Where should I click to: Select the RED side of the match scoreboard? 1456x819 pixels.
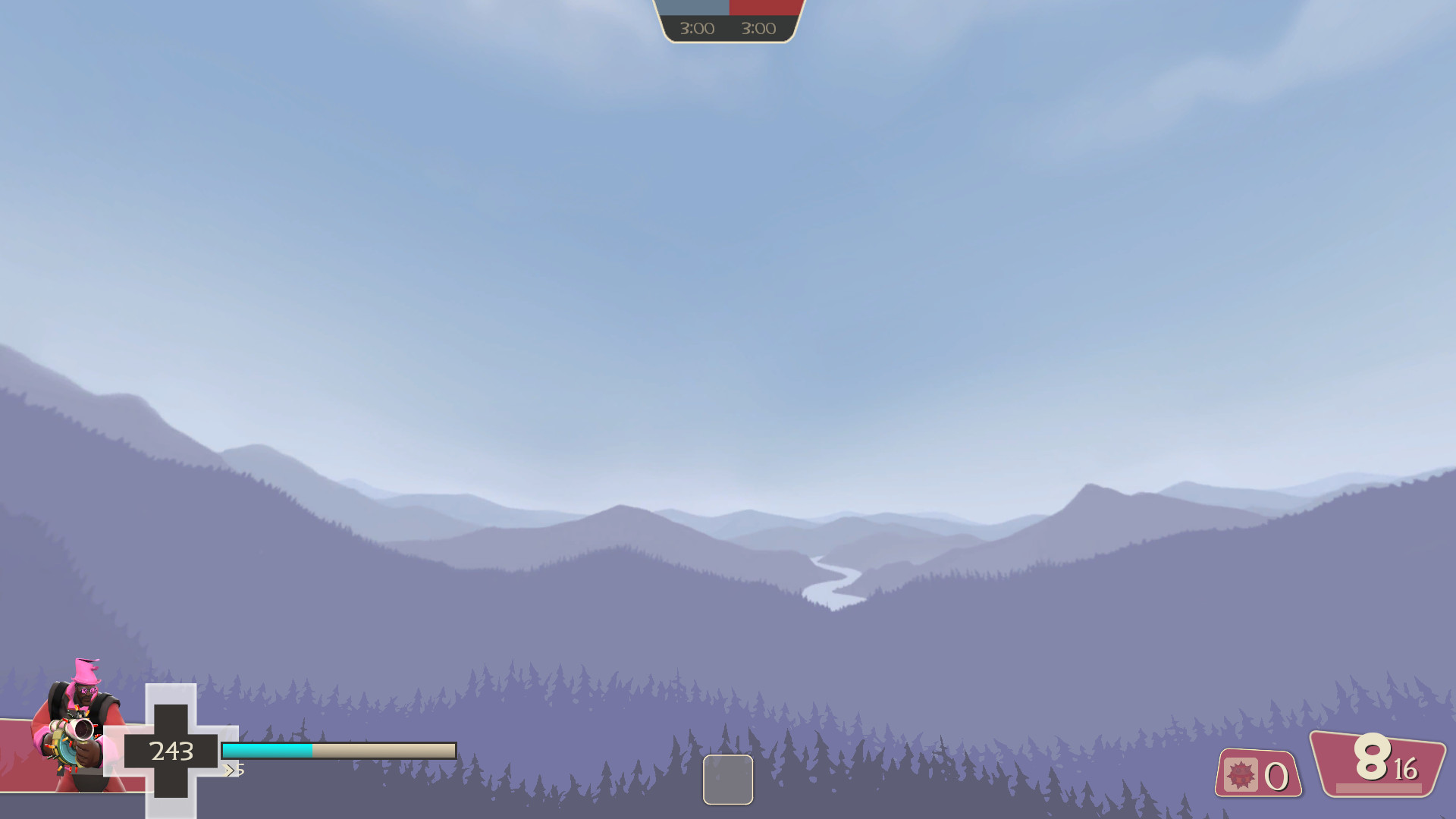tap(762, 8)
